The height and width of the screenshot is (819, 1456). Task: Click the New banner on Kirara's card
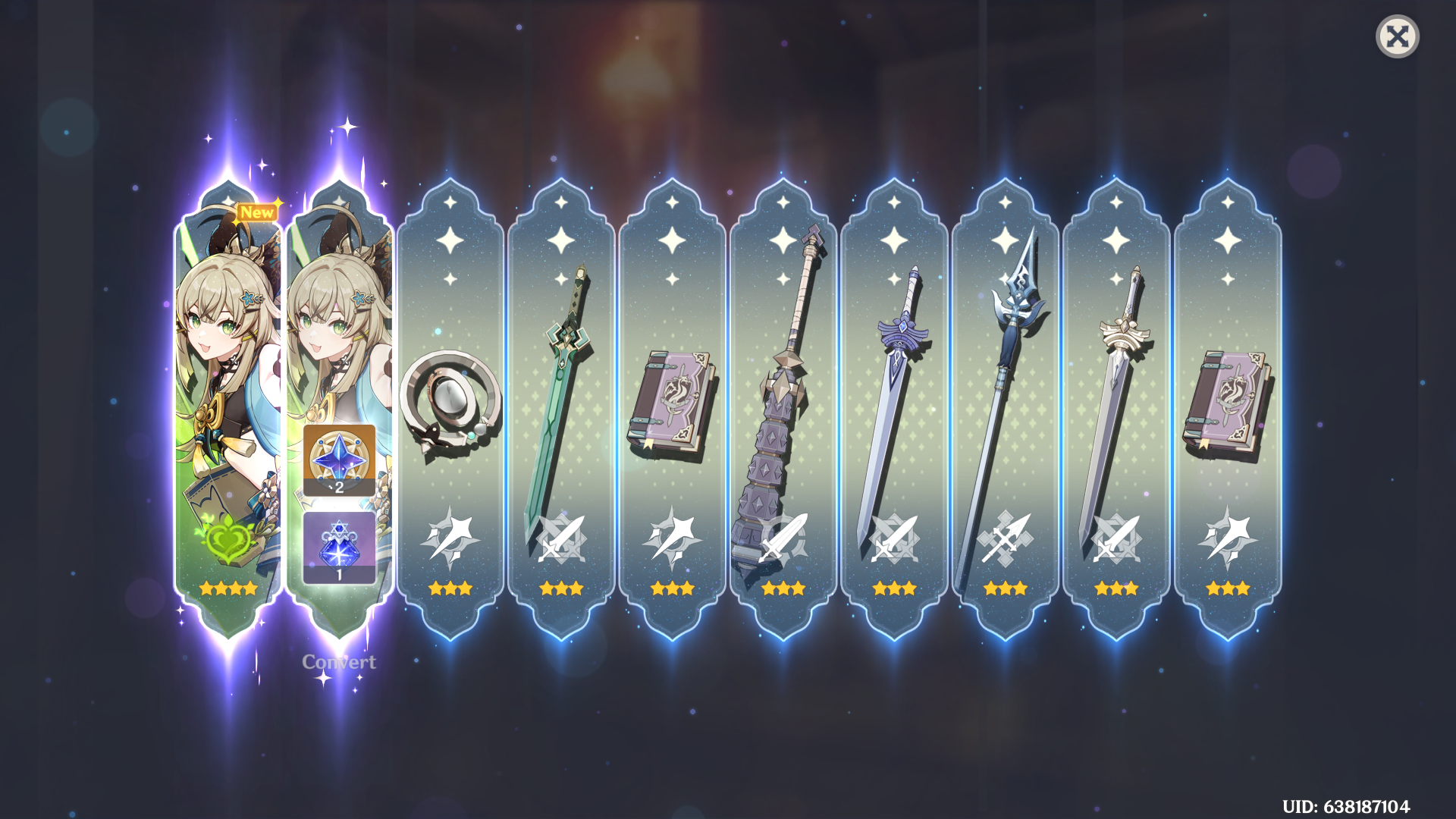click(256, 212)
